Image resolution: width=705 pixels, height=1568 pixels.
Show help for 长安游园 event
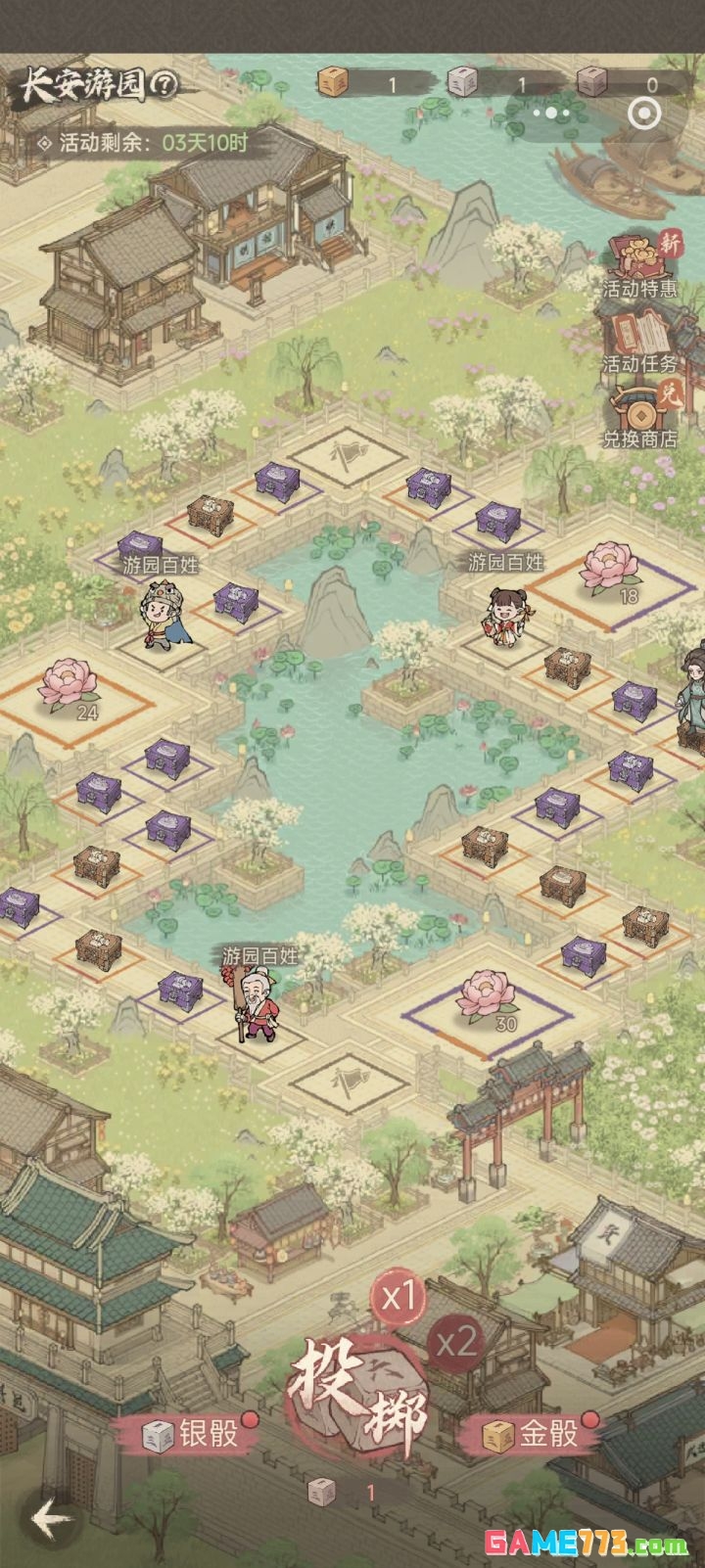[164, 86]
